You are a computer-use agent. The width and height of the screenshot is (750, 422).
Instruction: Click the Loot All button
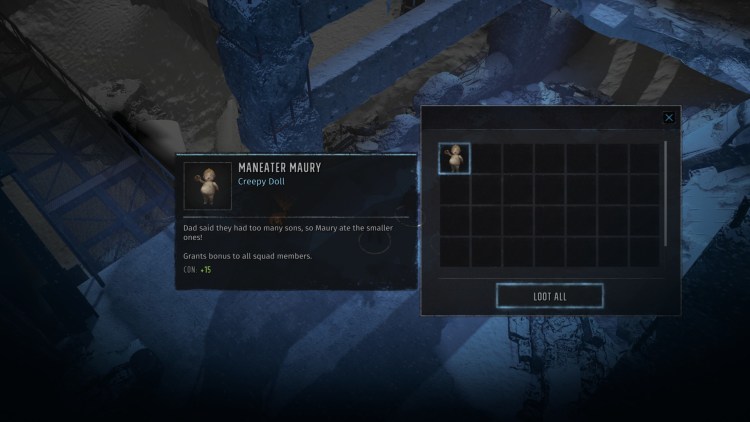pyautogui.click(x=549, y=296)
